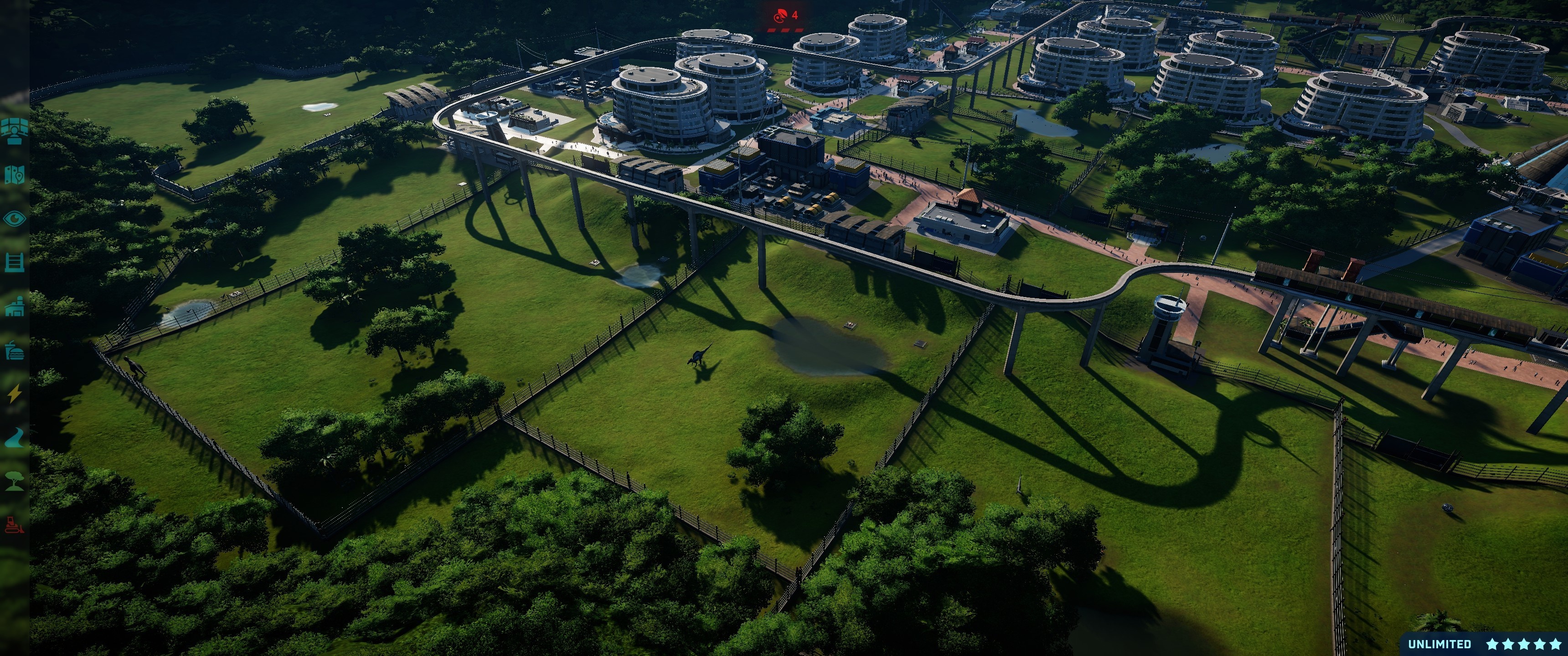Screen dimensions: 1568x656
Task: Toggle the eye management view
Action: coord(14,219)
